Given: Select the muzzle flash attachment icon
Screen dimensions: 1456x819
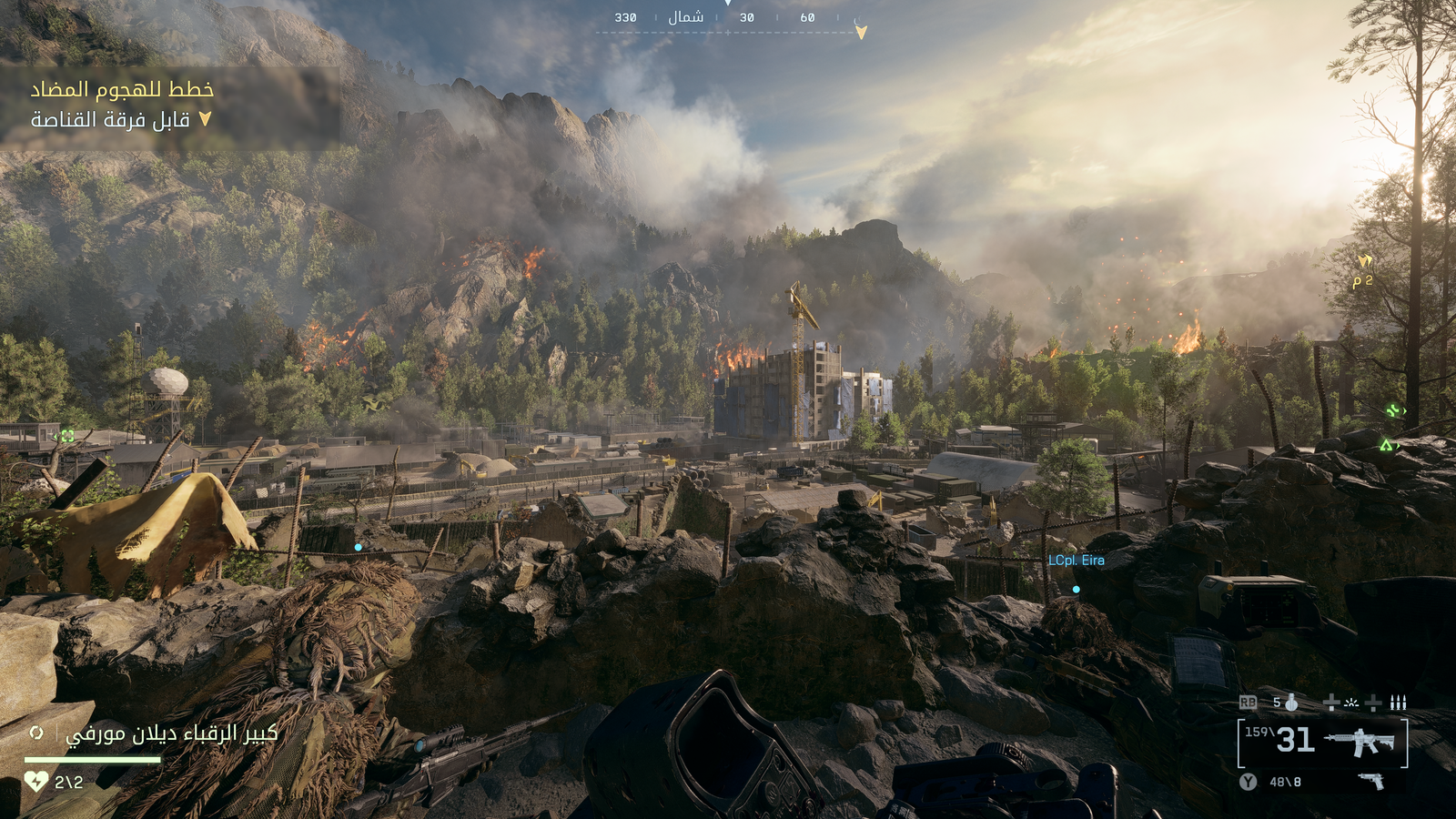Looking at the screenshot, I should coord(1351,703).
